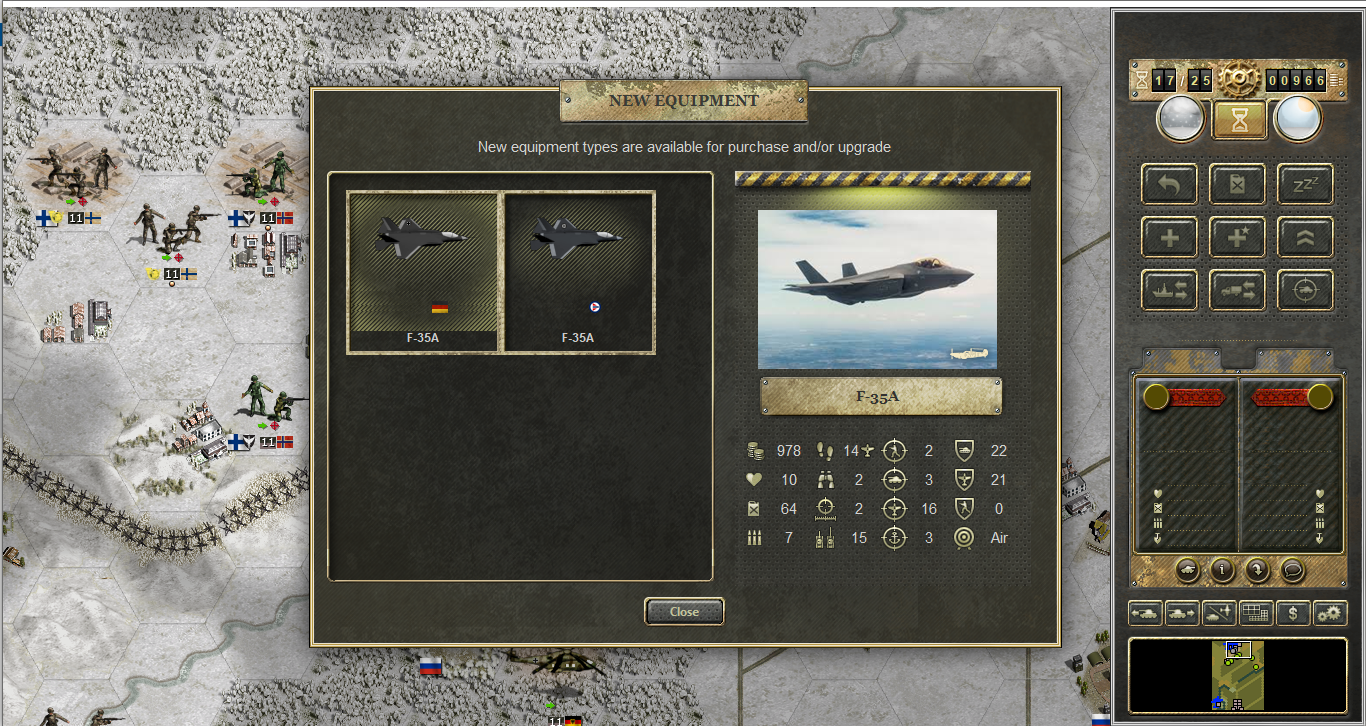Viewport: 1366px width, 726px height.
Task: Close the New Equipment dialog
Action: tap(684, 611)
